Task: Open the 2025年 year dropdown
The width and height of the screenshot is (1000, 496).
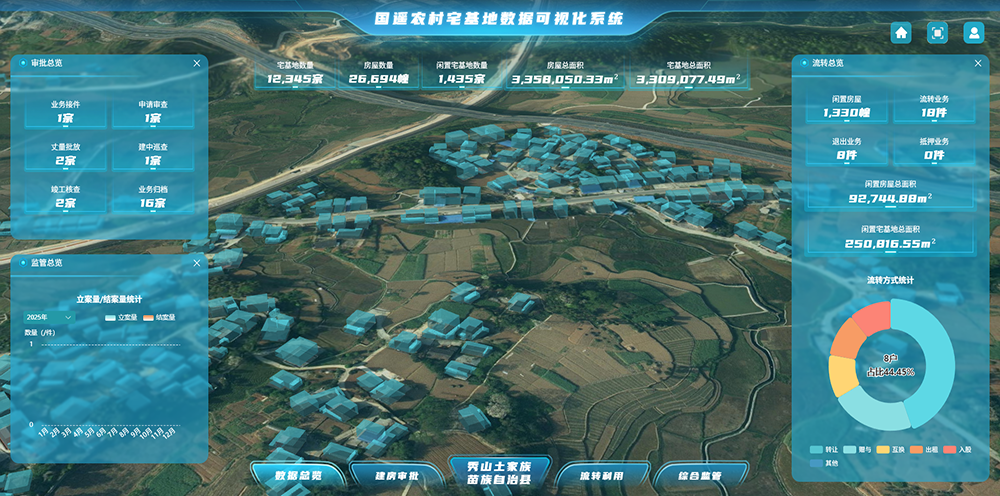Action: pyautogui.click(x=48, y=317)
